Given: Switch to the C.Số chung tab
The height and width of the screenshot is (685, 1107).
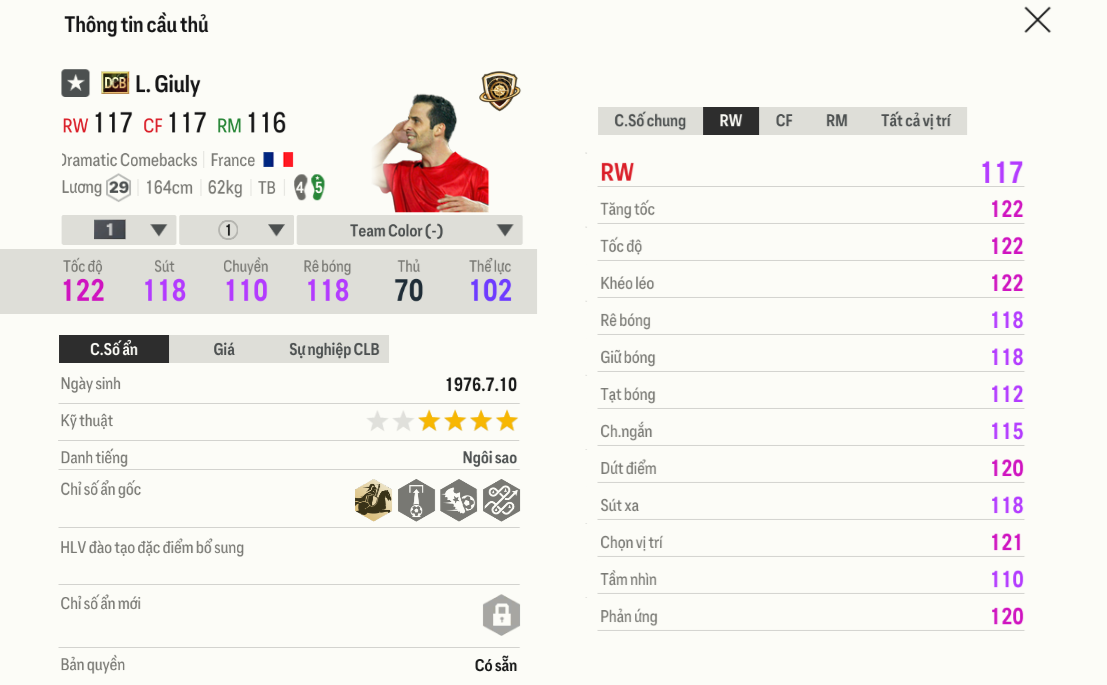Looking at the screenshot, I should [x=650, y=121].
